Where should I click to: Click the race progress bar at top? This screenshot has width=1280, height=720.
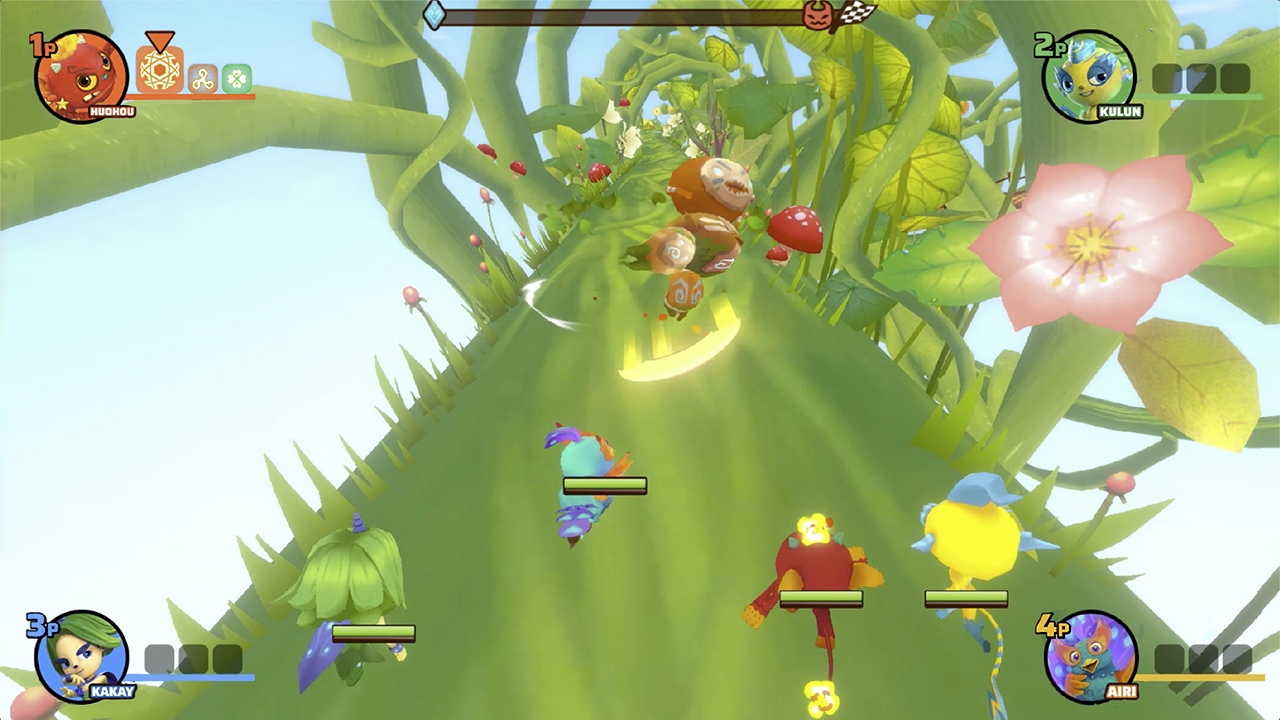tap(640, 16)
